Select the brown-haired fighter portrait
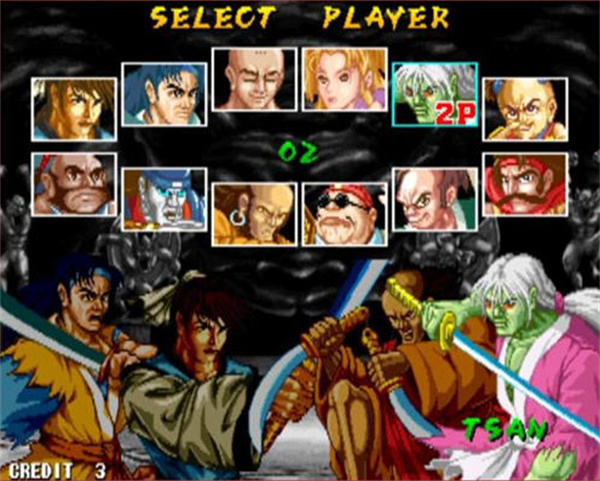The height and width of the screenshot is (481, 600). 73,109
